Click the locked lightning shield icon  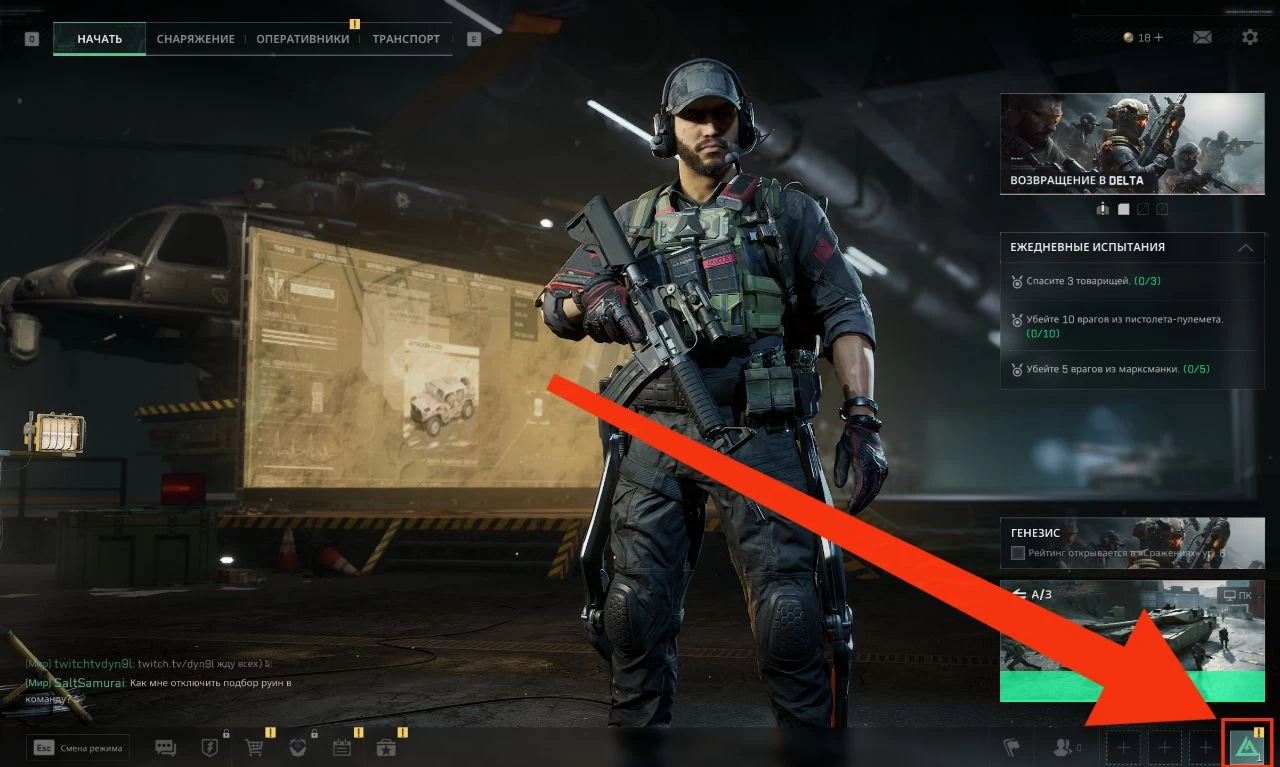point(210,748)
